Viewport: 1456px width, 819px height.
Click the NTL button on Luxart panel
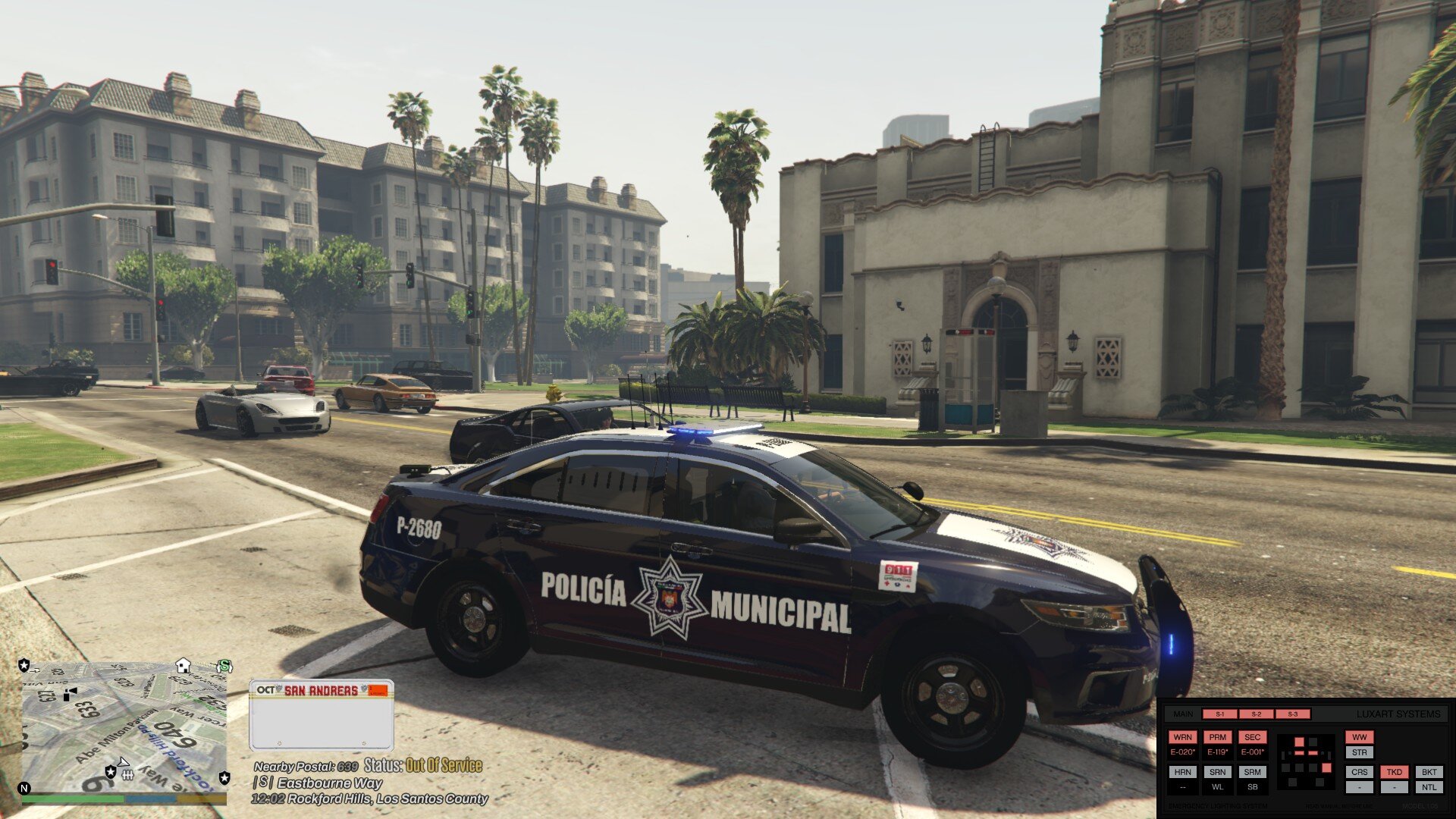tap(1429, 787)
